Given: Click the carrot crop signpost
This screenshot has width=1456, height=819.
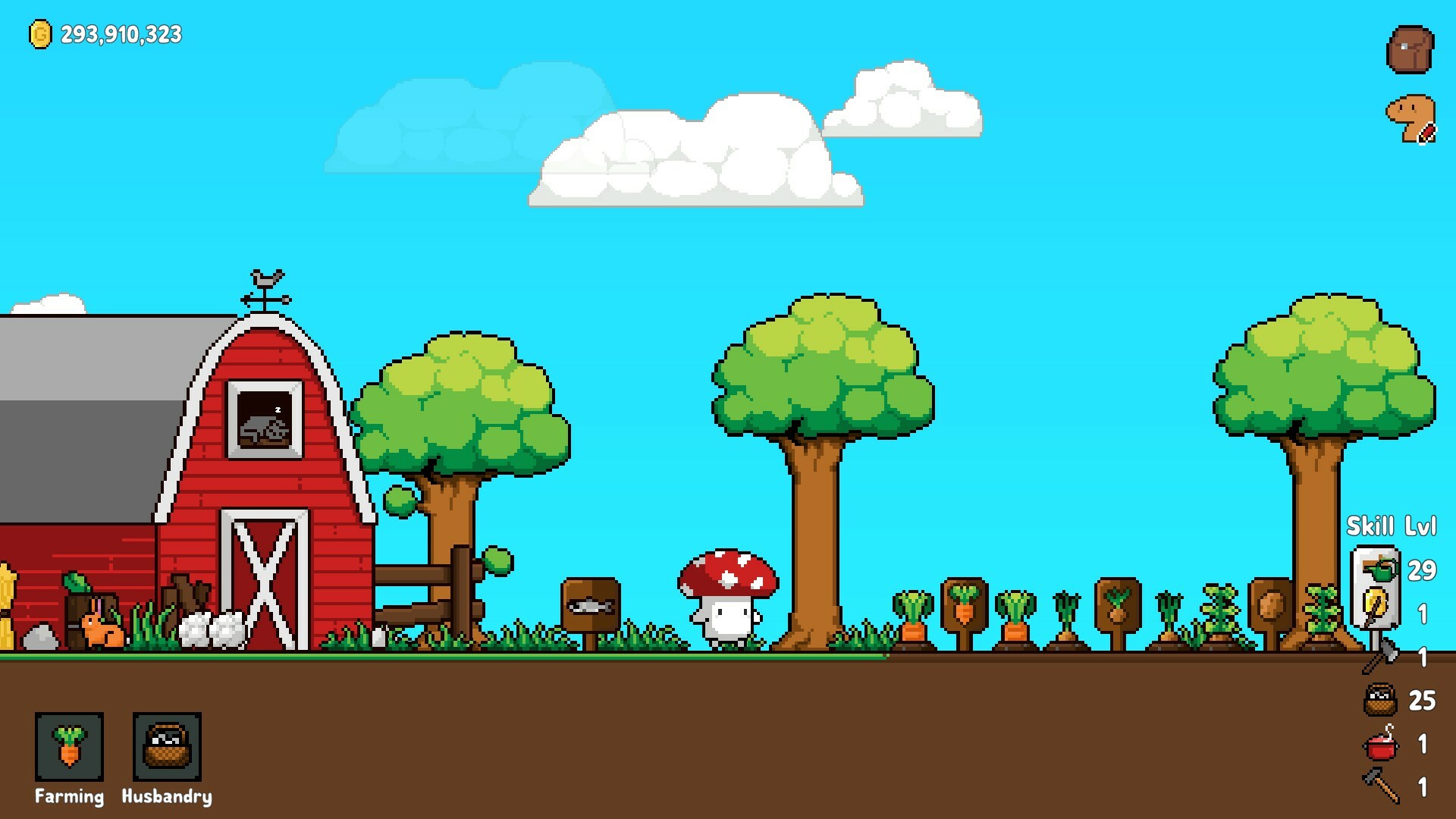Looking at the screenshot, I should click(963, 603).
